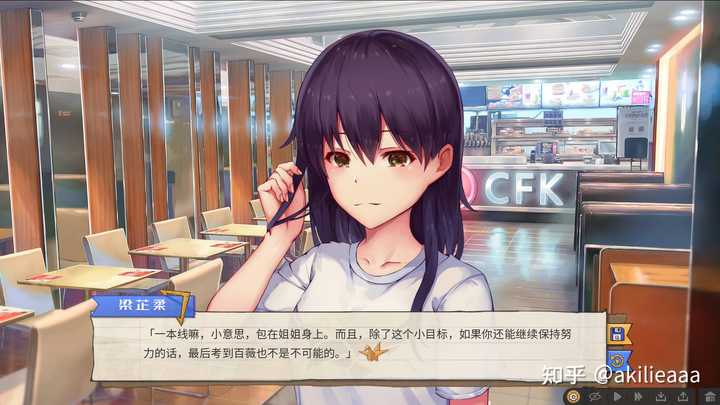Return to title using the house icon
Screen dimensions: 720x405
pyautogui.click(x=708, y=395)
